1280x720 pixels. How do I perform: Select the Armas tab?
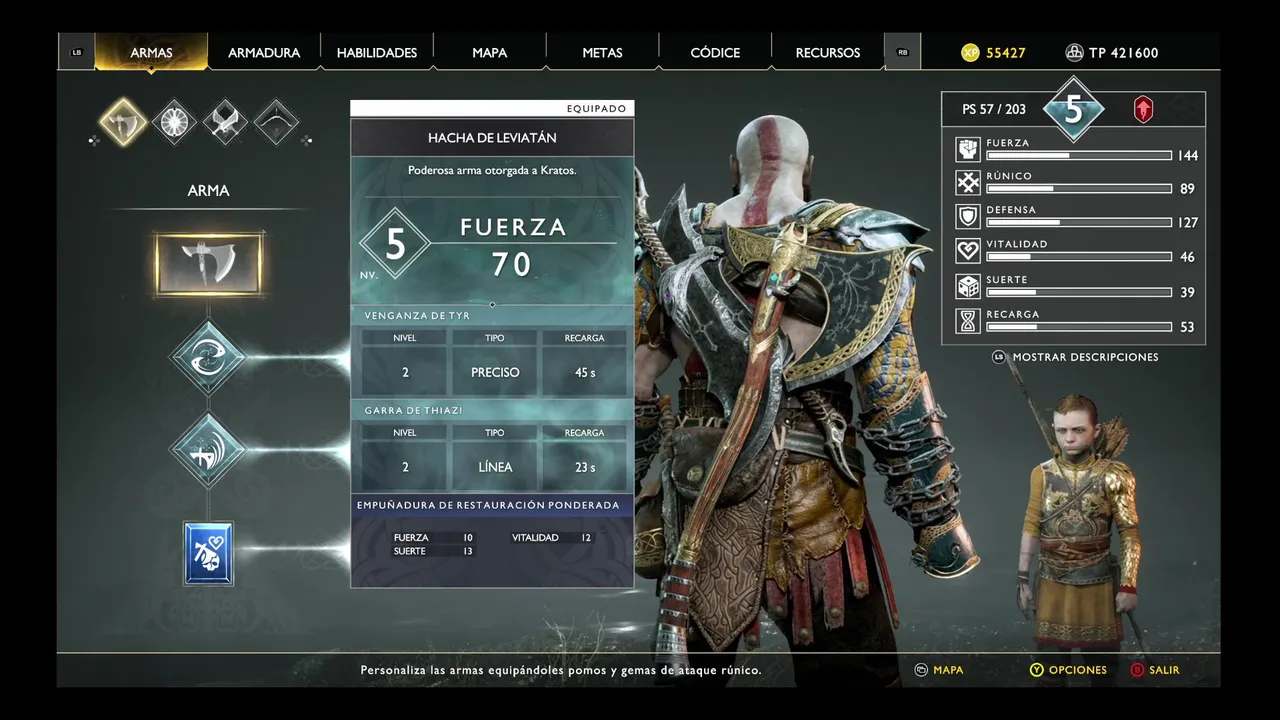[151, 53]
